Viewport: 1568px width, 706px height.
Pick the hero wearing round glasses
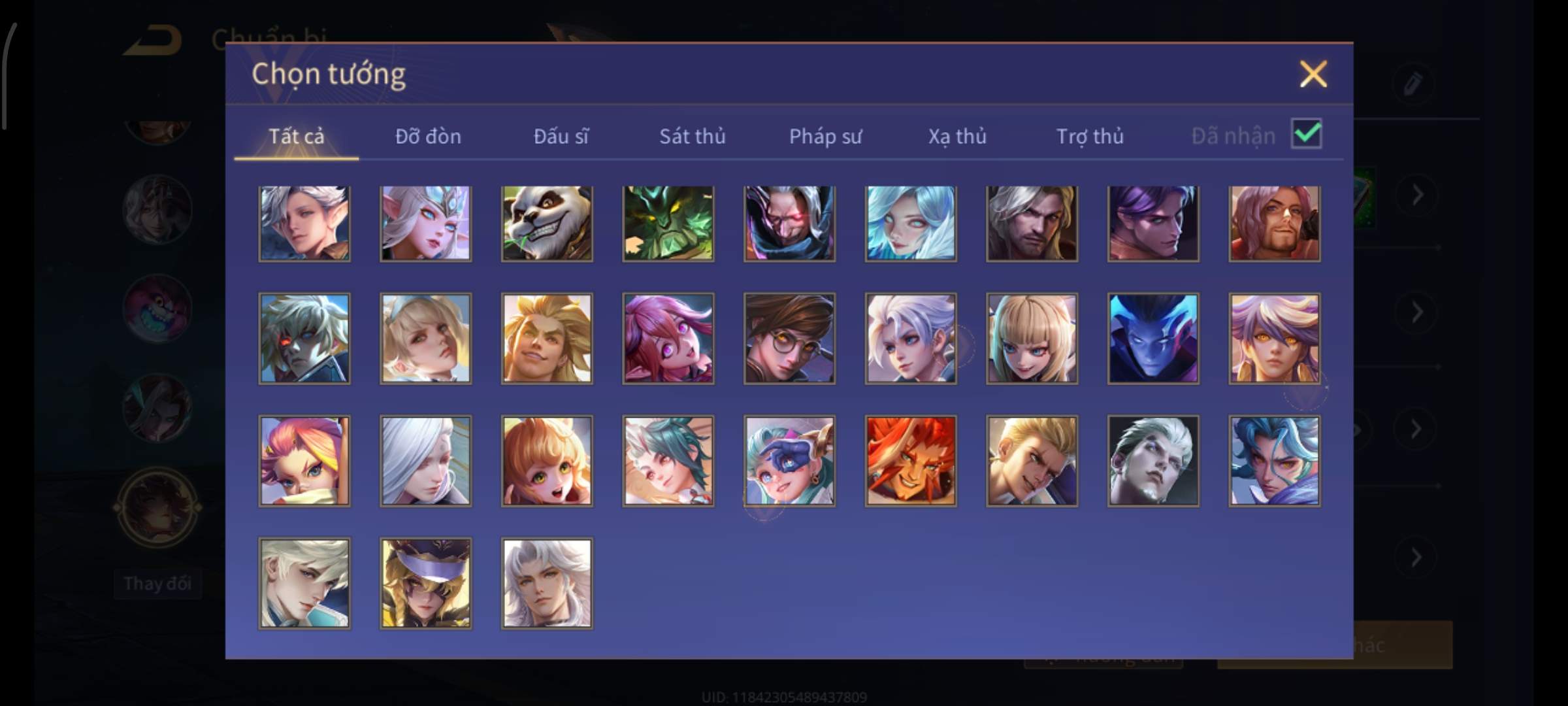(789, 338)
